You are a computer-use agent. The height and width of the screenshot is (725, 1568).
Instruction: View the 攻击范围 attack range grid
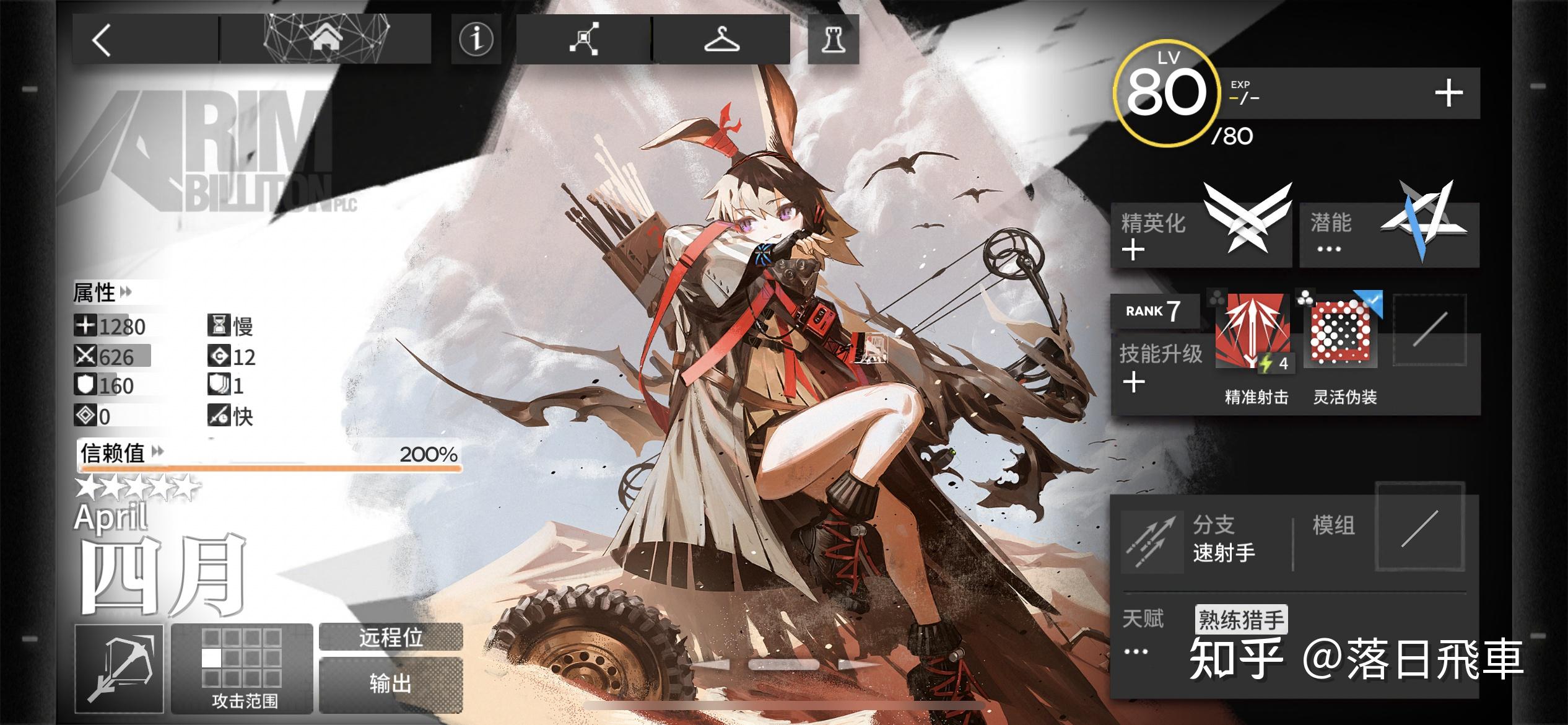tap(243, 668)
